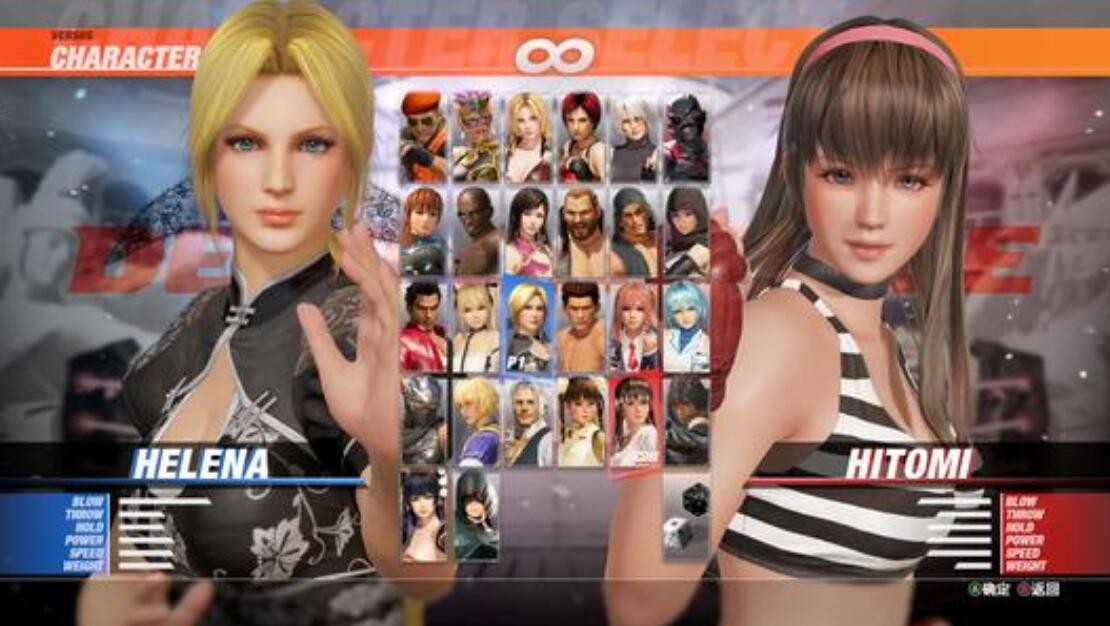The height and width of the screenshot is (626, 1110).
Task: Choose Marie Rose's blonde twin-tail portrait
Action: point(476,326)
